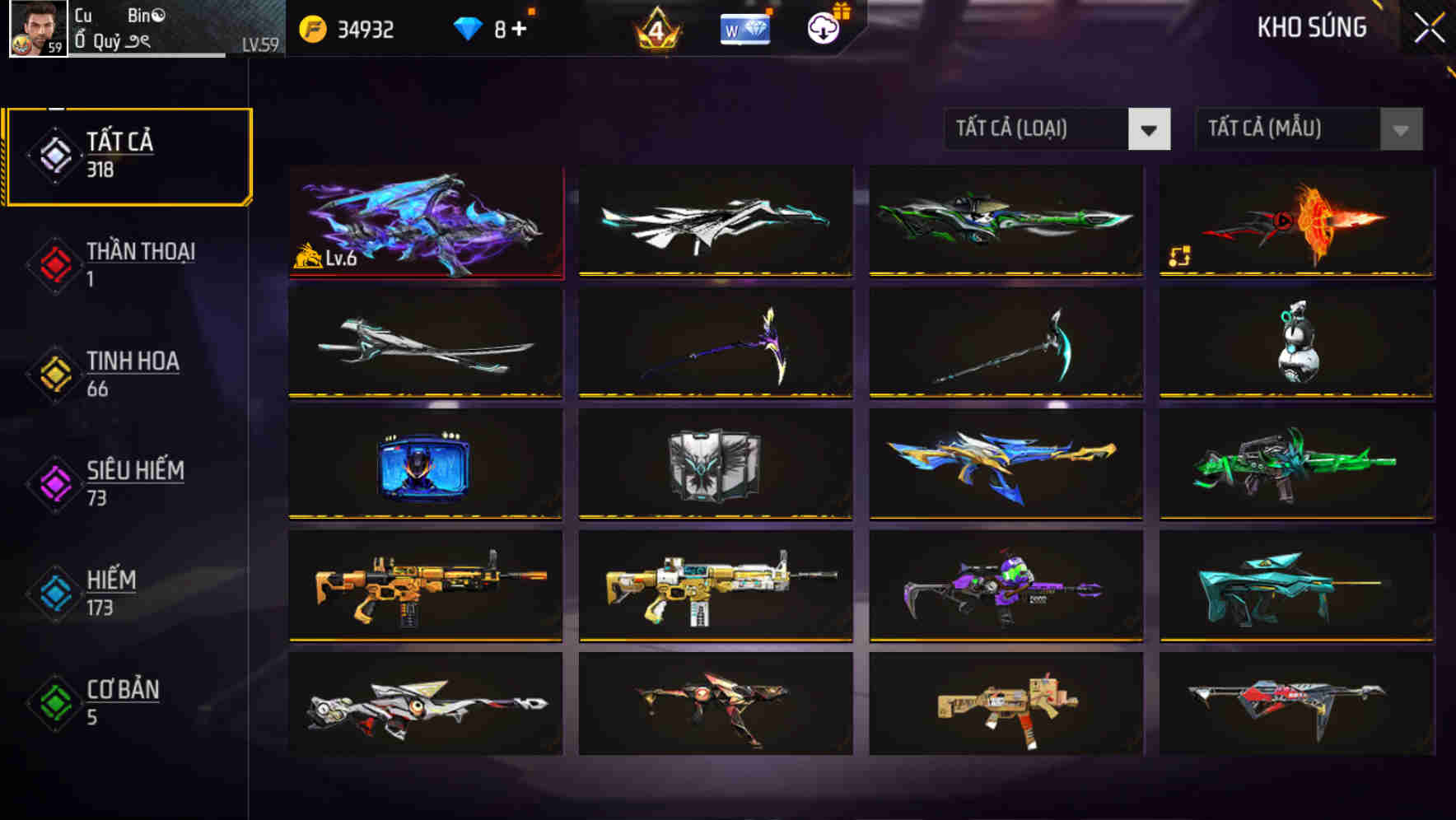Click the KHO SÚNG title button
The height and width of the screenshot is (820, 1456).
click(1311, 27)
